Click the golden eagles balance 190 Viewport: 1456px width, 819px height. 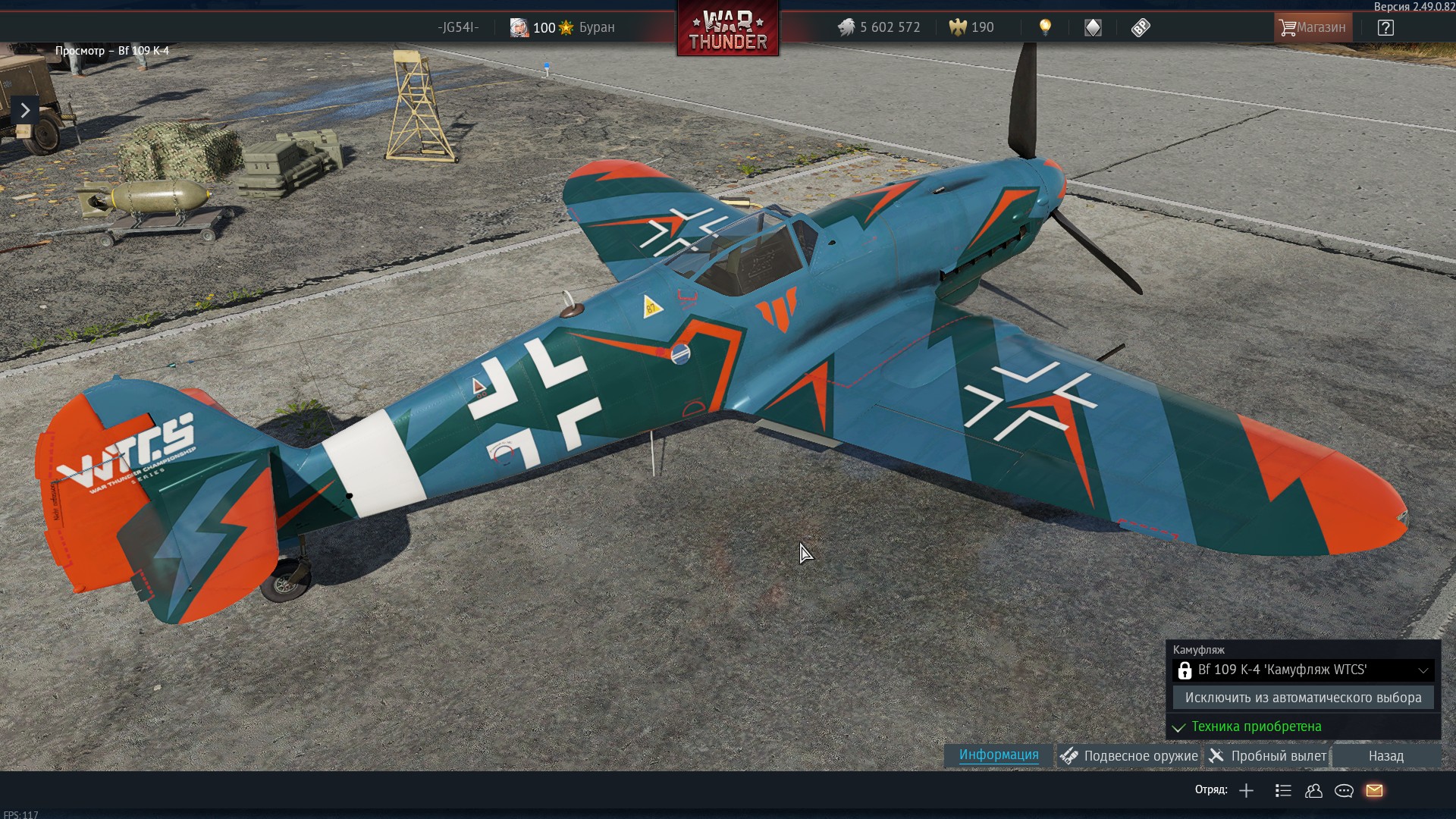tap(971, 28)
